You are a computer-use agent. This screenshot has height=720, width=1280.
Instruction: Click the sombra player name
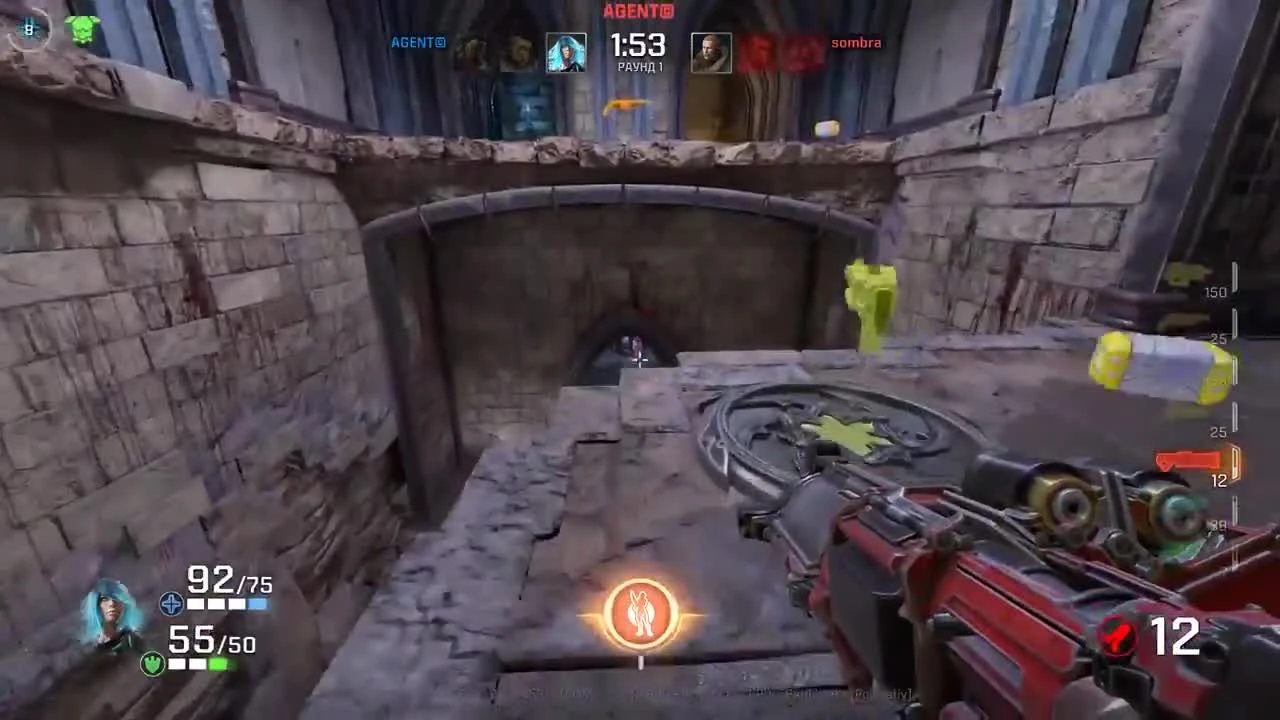pyautogui.click(x=855, y=43)
